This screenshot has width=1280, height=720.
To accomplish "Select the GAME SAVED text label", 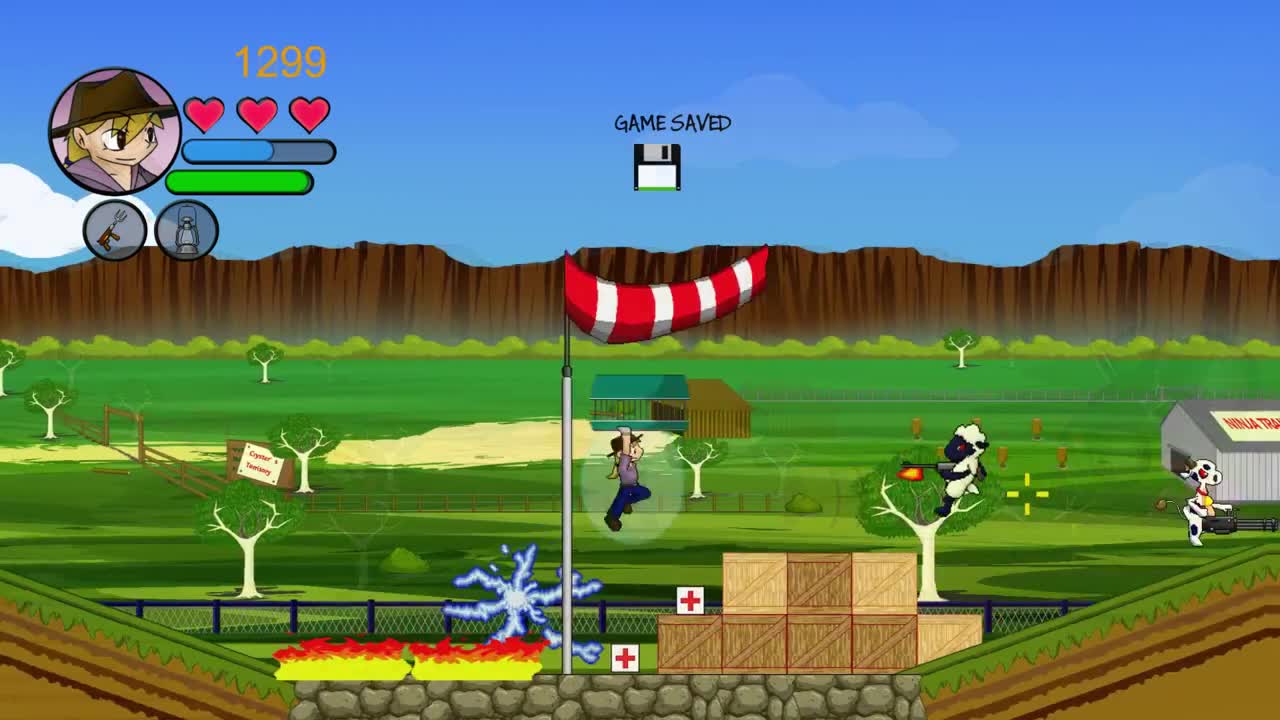I will (672, 124).
